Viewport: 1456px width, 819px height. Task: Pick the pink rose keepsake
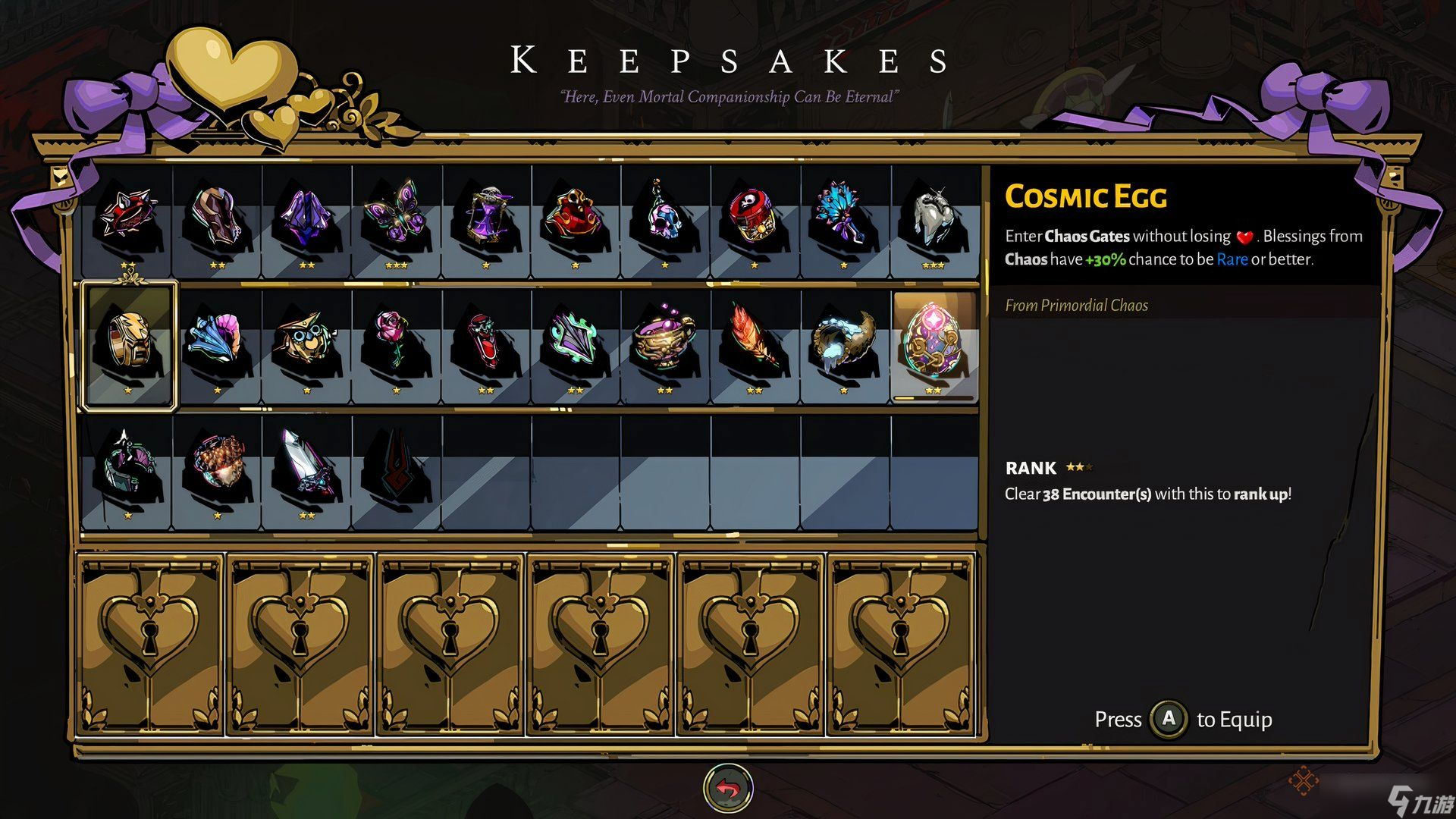coord(397,346)
